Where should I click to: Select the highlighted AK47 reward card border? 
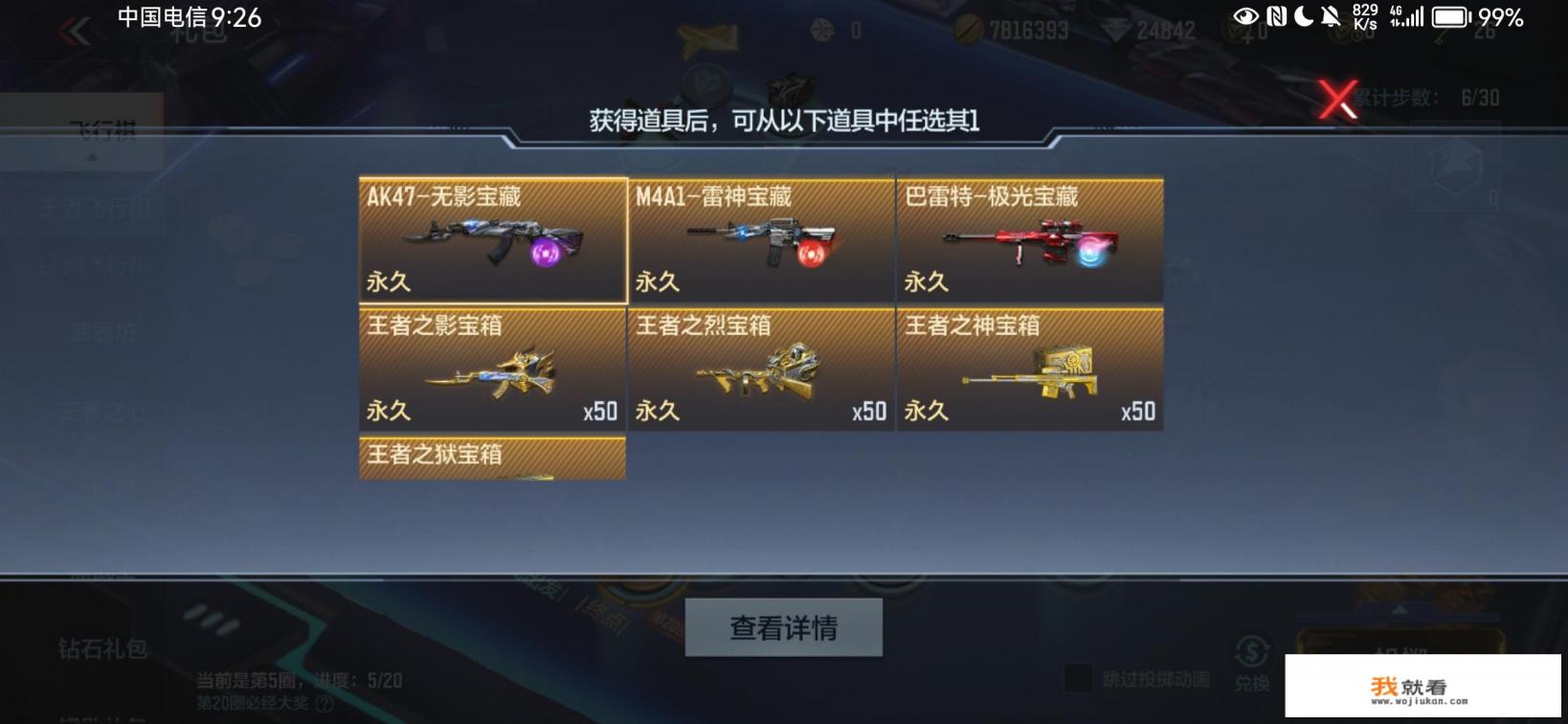(491, 177)
